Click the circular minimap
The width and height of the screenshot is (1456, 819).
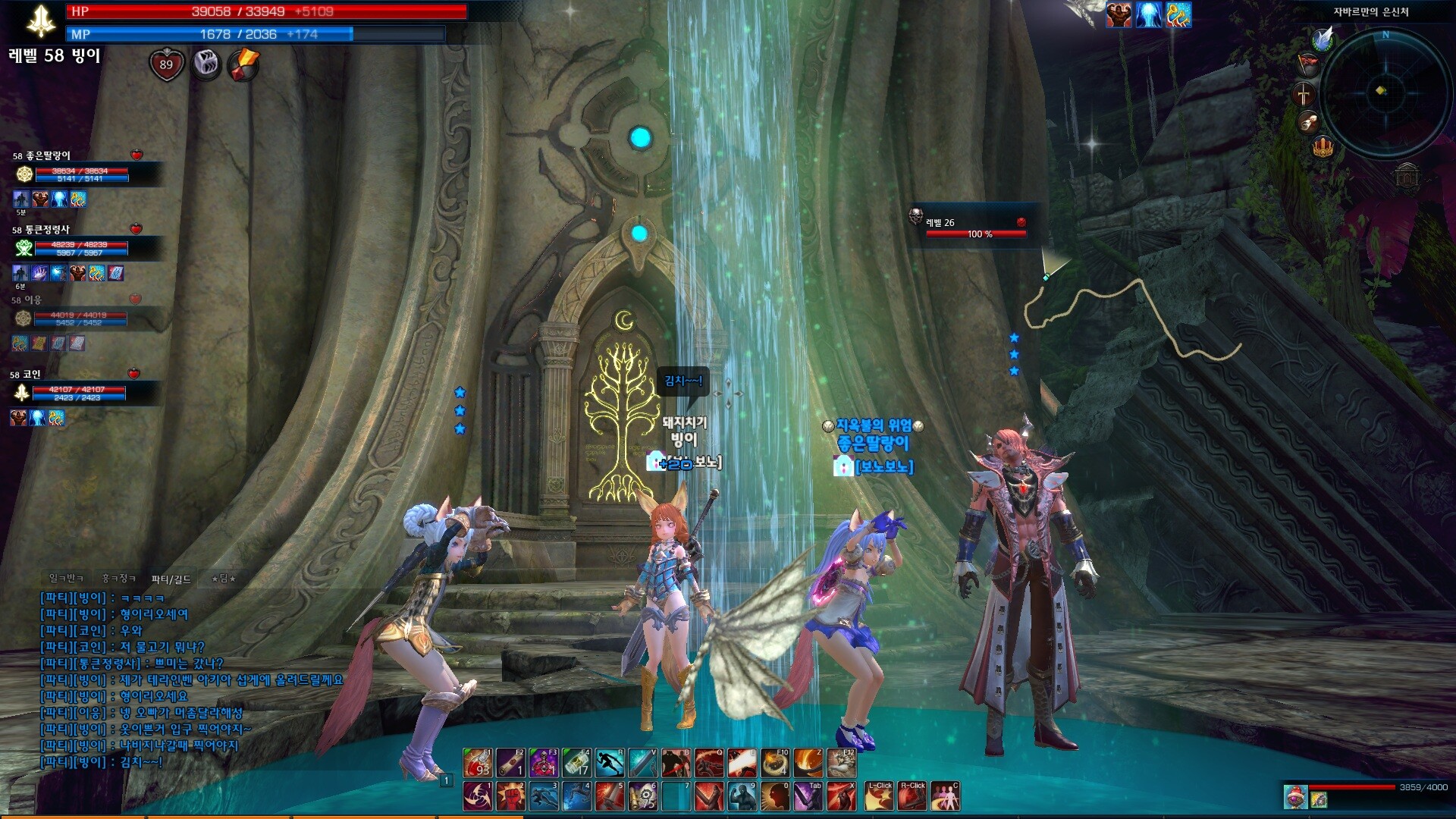click(1385, 93)
